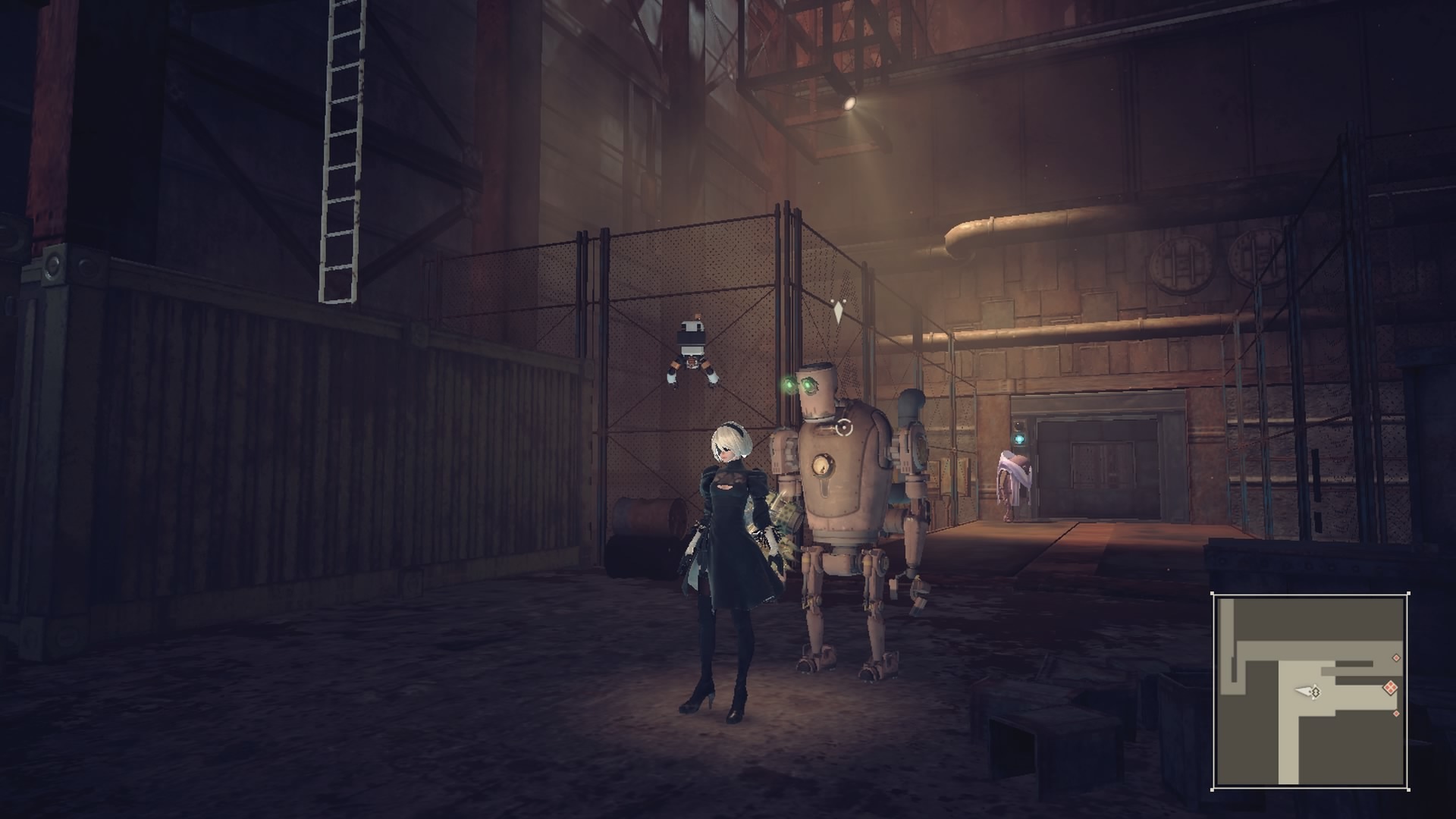Screen dimensions: 1456x819
Task: Select the large four-diamond red minimap marker
Action: (x=1391, y=689)
